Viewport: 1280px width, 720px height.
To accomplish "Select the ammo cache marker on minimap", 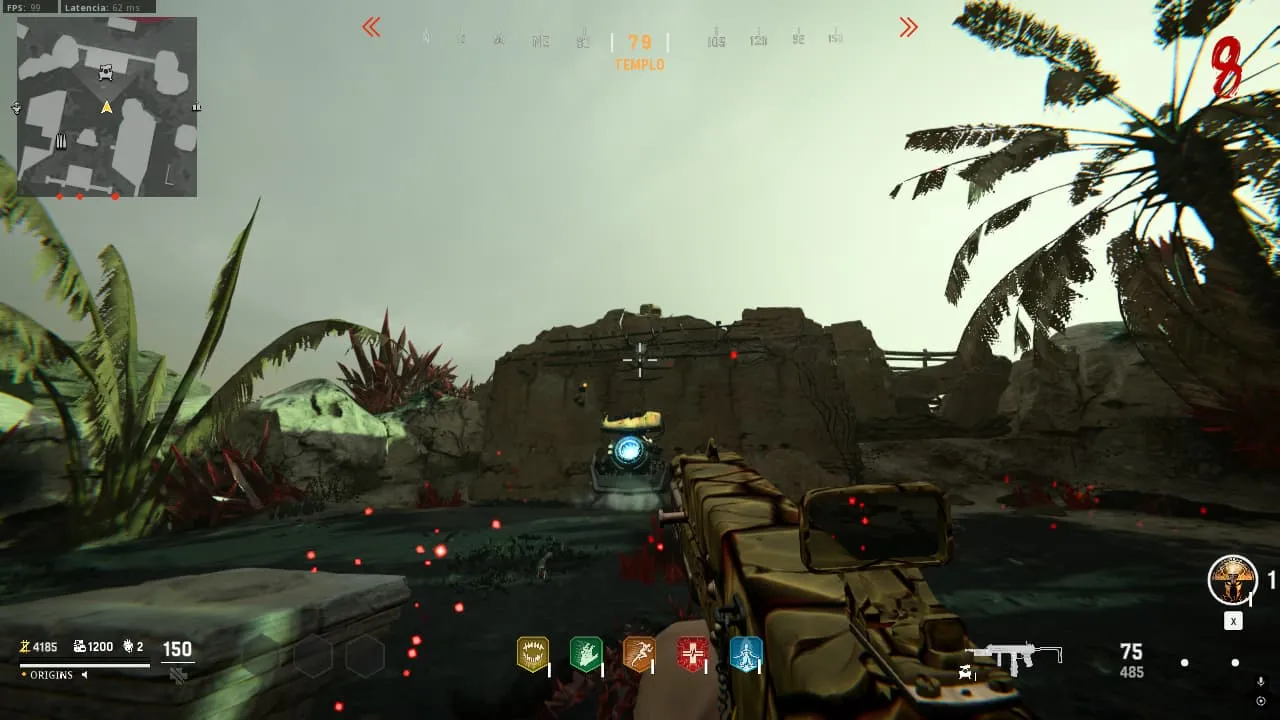I will point(61,142).
